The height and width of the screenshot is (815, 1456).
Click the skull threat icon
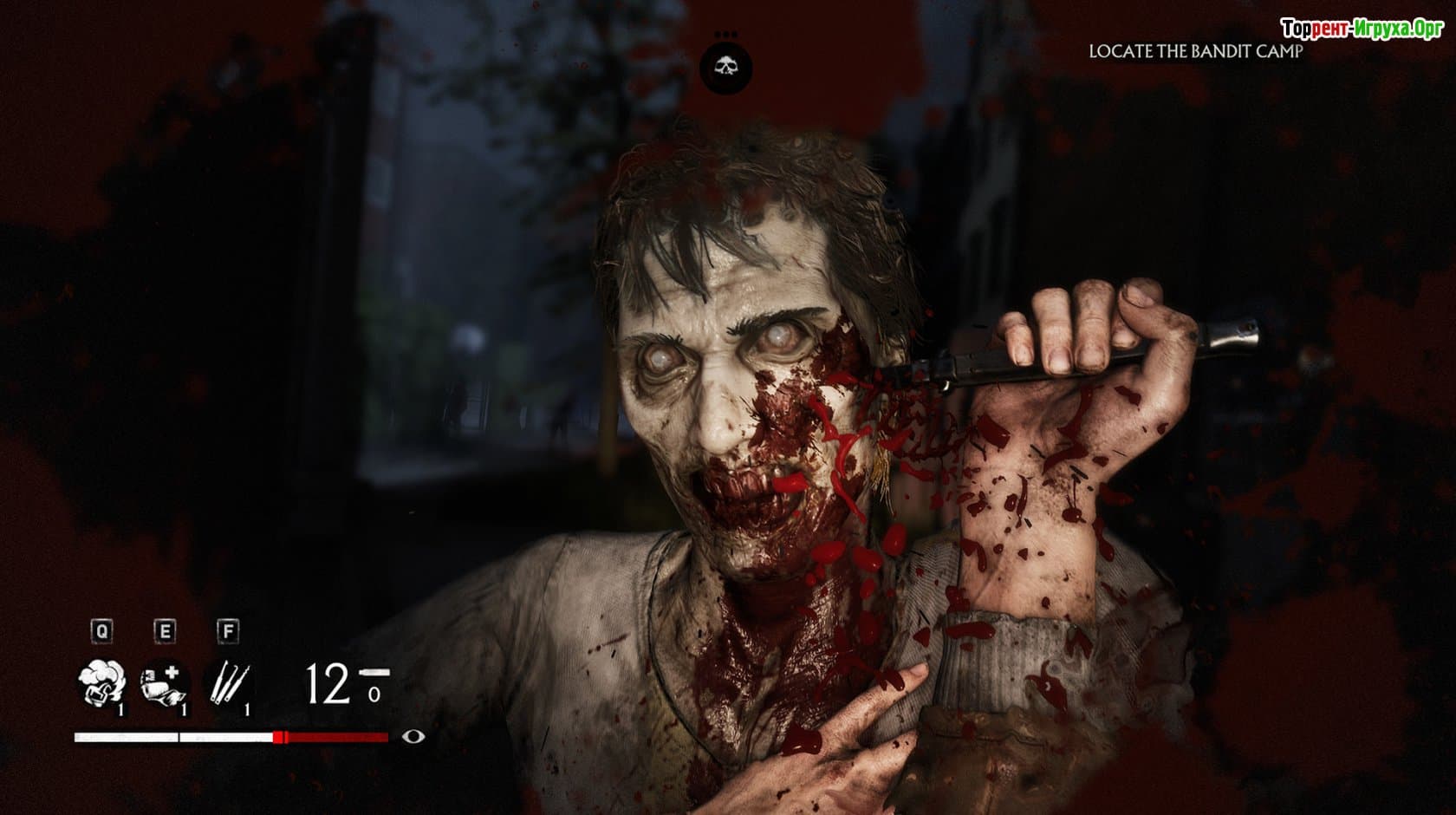pyautogui.click(x=726, y=67)
